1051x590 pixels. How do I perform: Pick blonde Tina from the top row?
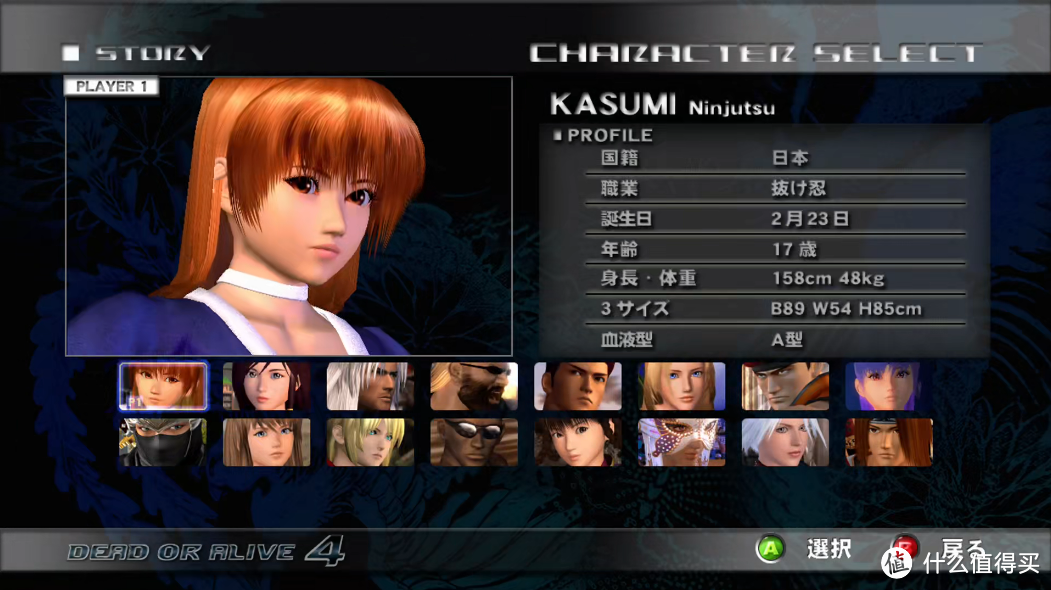click(682, 386)
